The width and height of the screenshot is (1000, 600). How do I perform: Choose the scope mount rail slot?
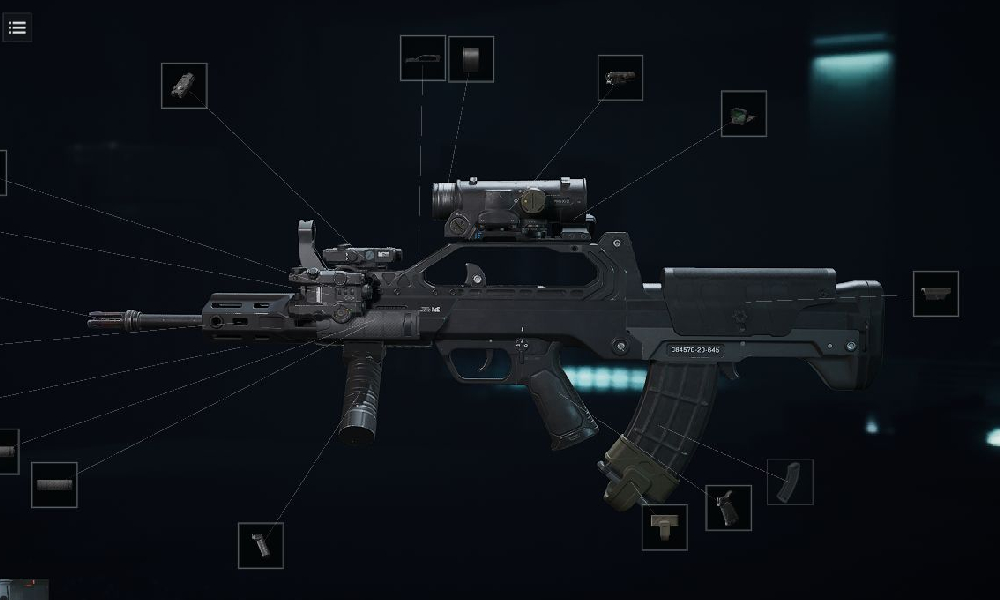tap(422, 58)
